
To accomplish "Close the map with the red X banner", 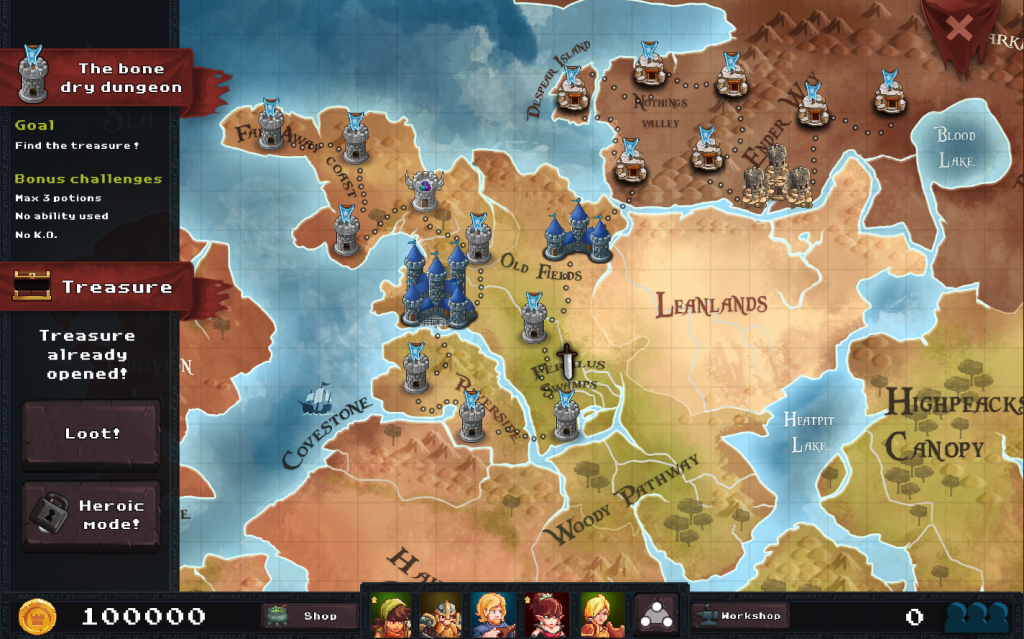I will [959, 27].
